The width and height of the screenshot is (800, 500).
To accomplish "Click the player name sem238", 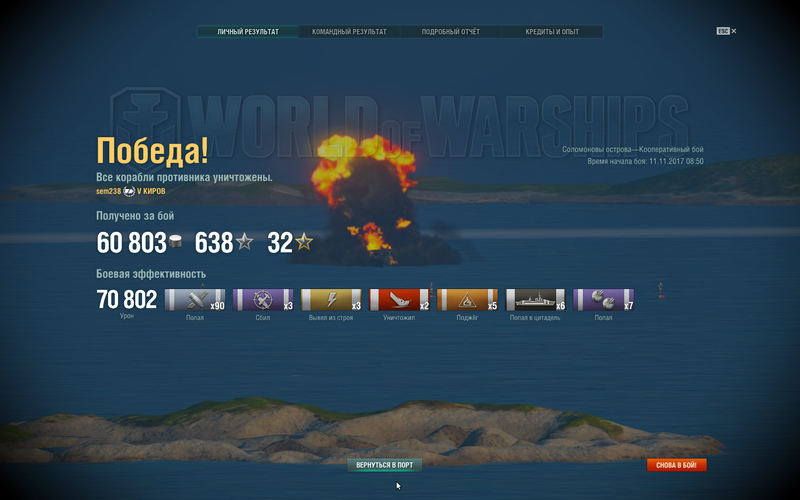I will click(x=108, y=191).
